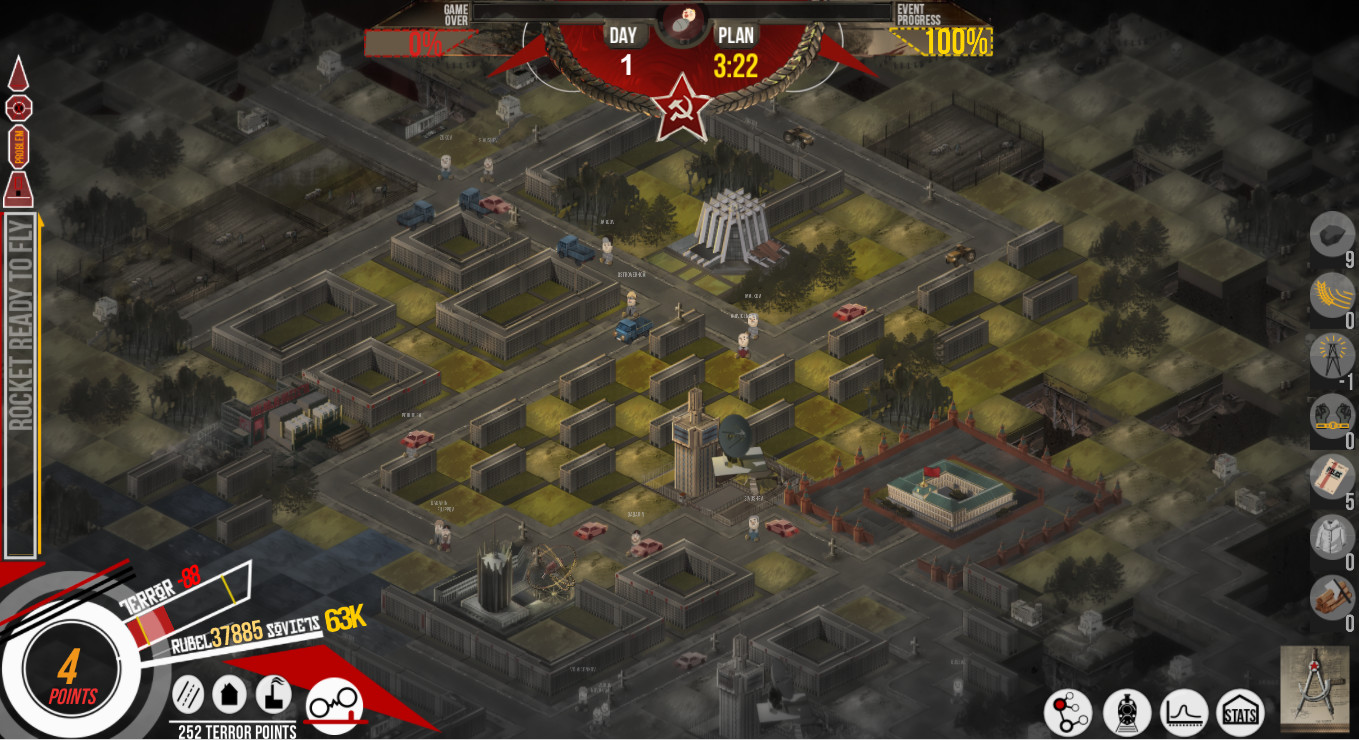Click the EVENT PROGRESS 100% bar
This screenshot has width=1359, height=740.
[x=939, y=43]
